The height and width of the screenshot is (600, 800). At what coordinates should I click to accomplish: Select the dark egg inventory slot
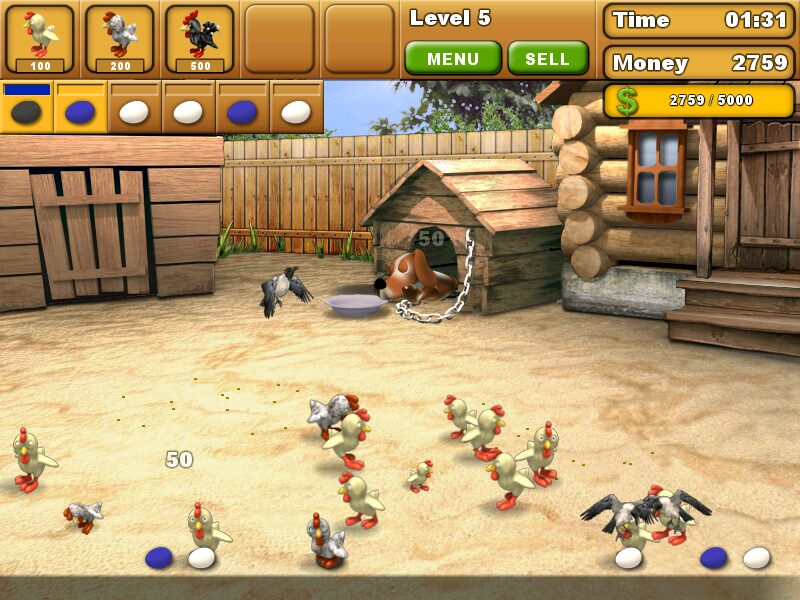[x=27, y=111]
